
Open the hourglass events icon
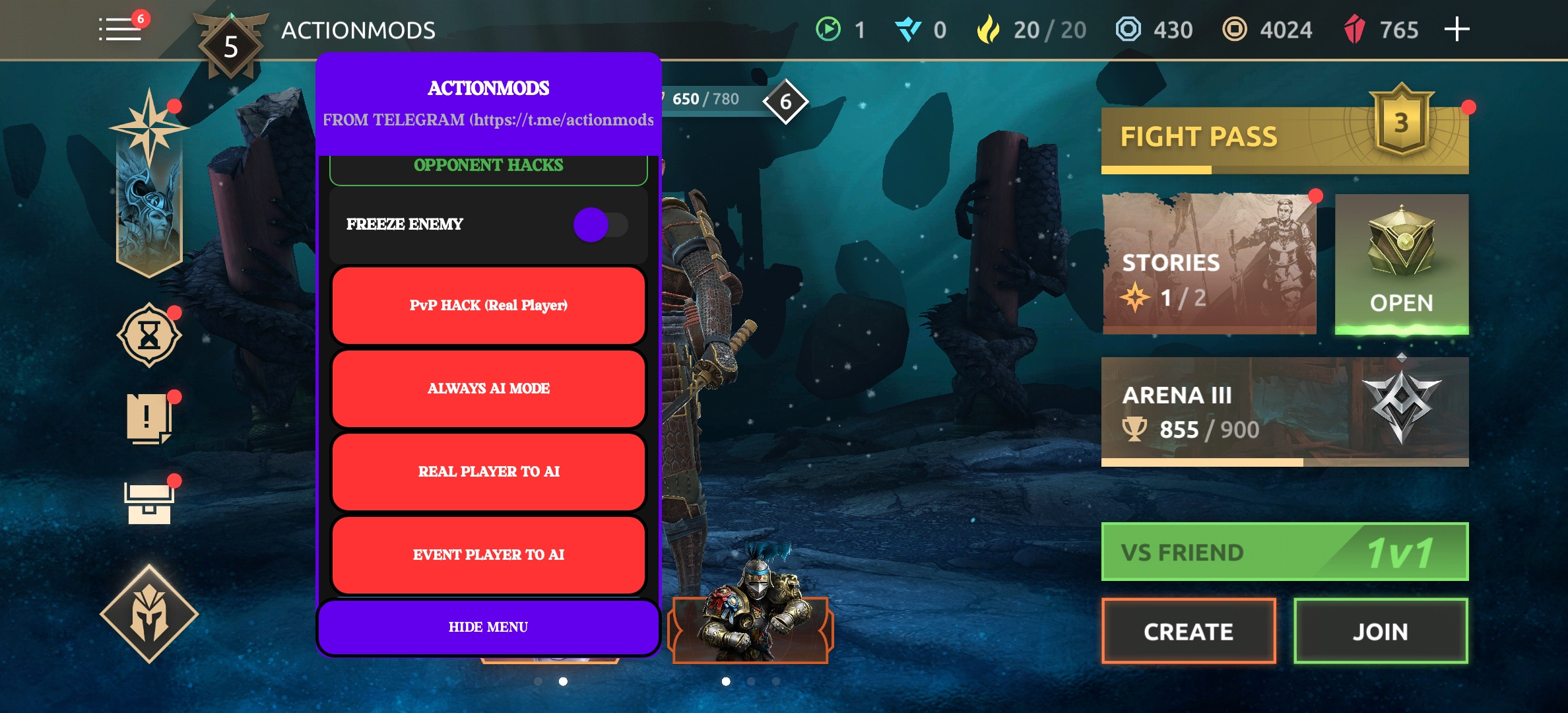coord(149,336)
